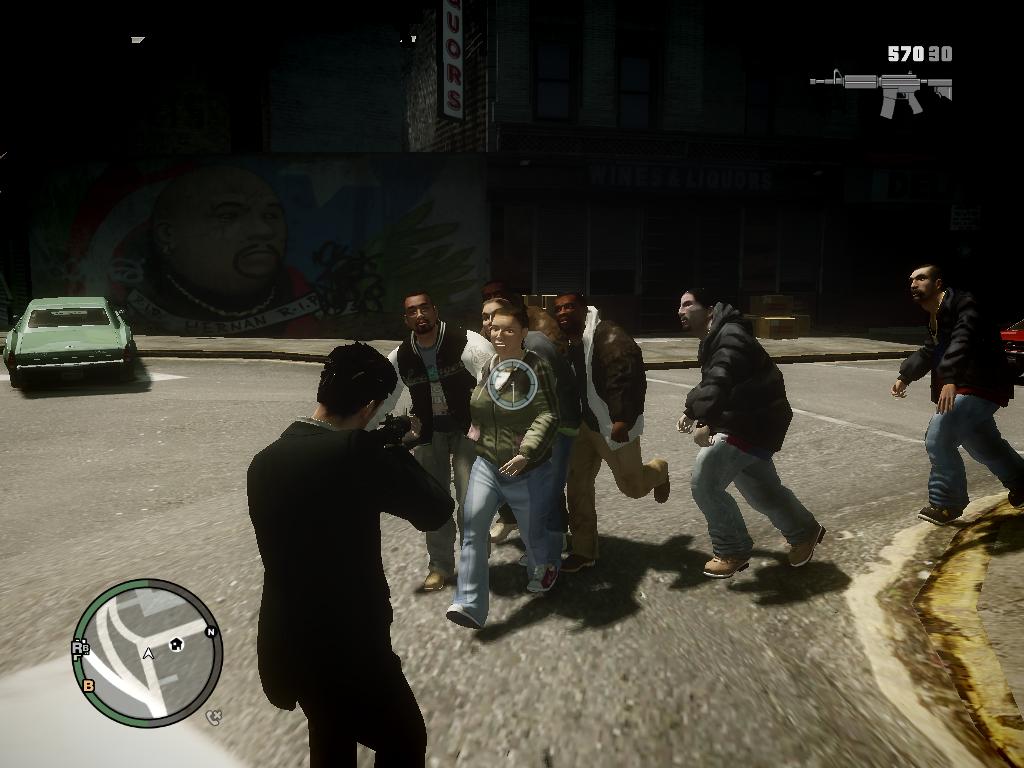Viewport: 1024px width, 768px height.
Task: Click the north N indicator on the minimap
Action: [x=211, y=632]
